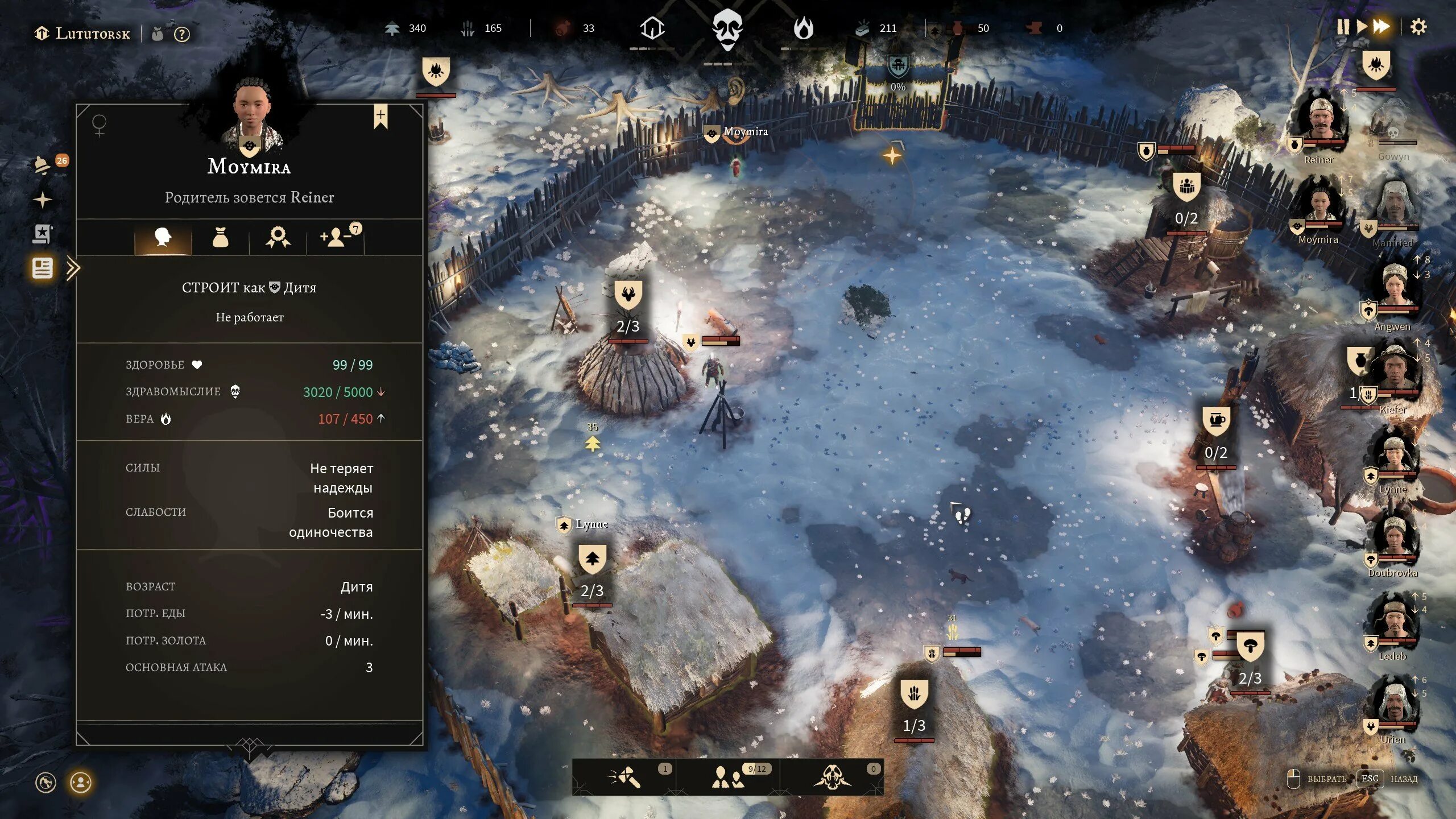Open the build hammer menu
Viewport: 1456px width, 819px height.
[624, 777]
